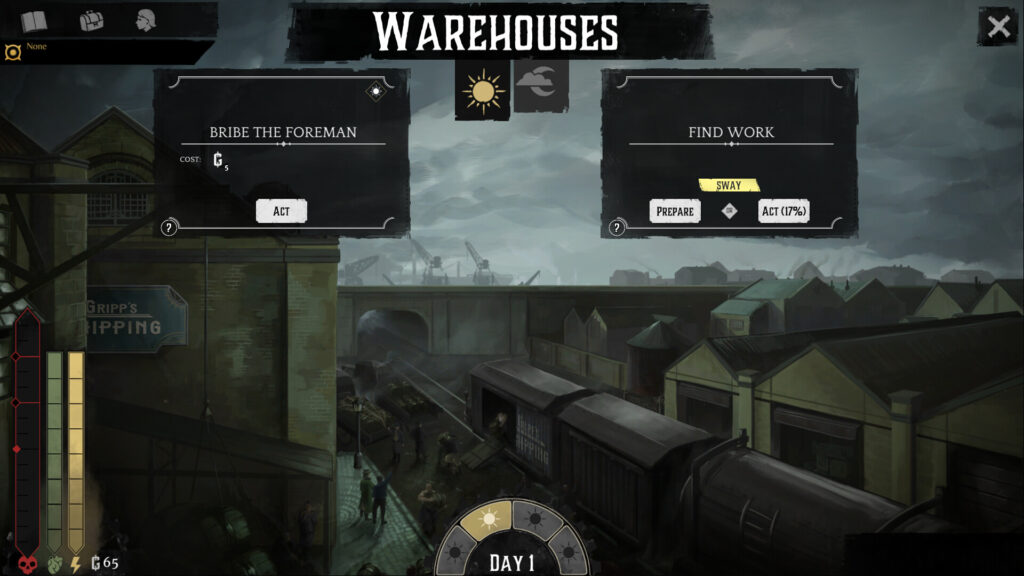Prepare for the Find Work action

pos(675,211)
